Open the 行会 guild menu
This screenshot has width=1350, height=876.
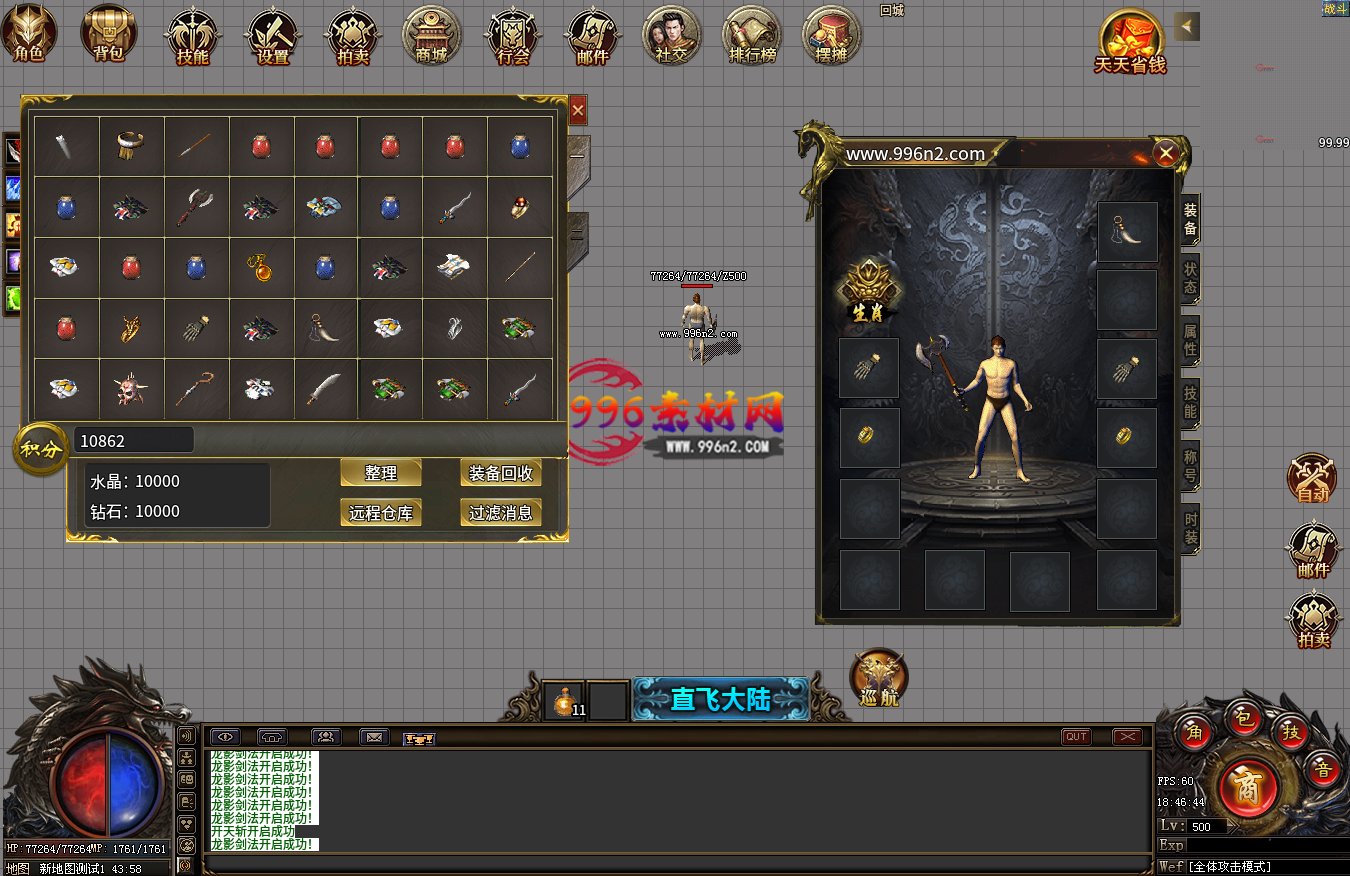(x=513, y=36)
